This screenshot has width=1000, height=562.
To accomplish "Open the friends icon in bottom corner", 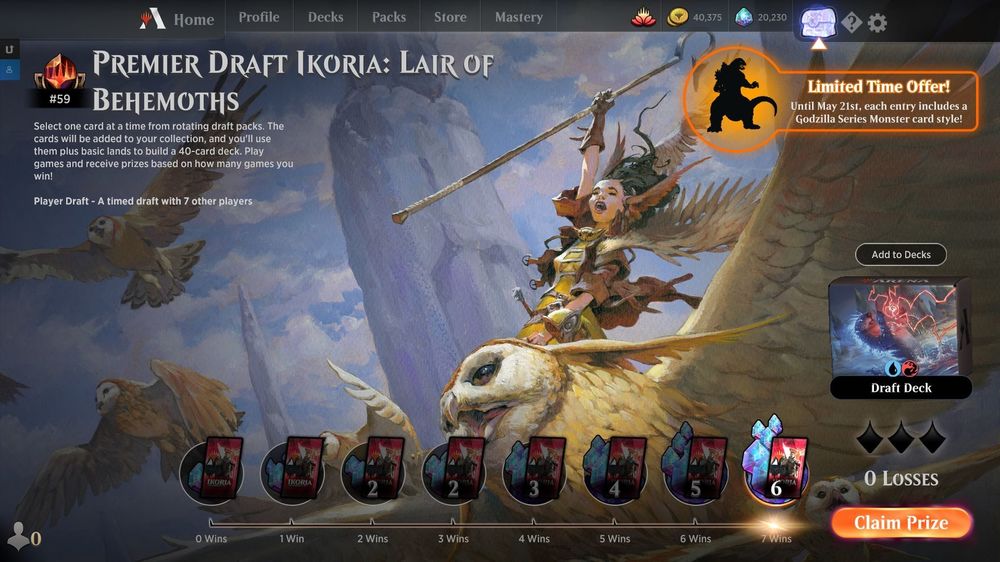I will [22, 537].
